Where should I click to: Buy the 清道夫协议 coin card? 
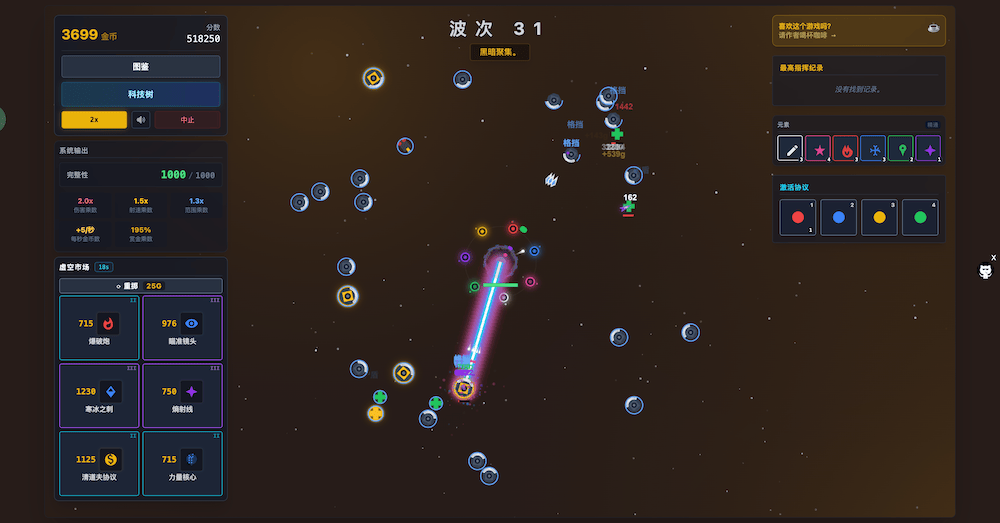(x=99, y=463)
